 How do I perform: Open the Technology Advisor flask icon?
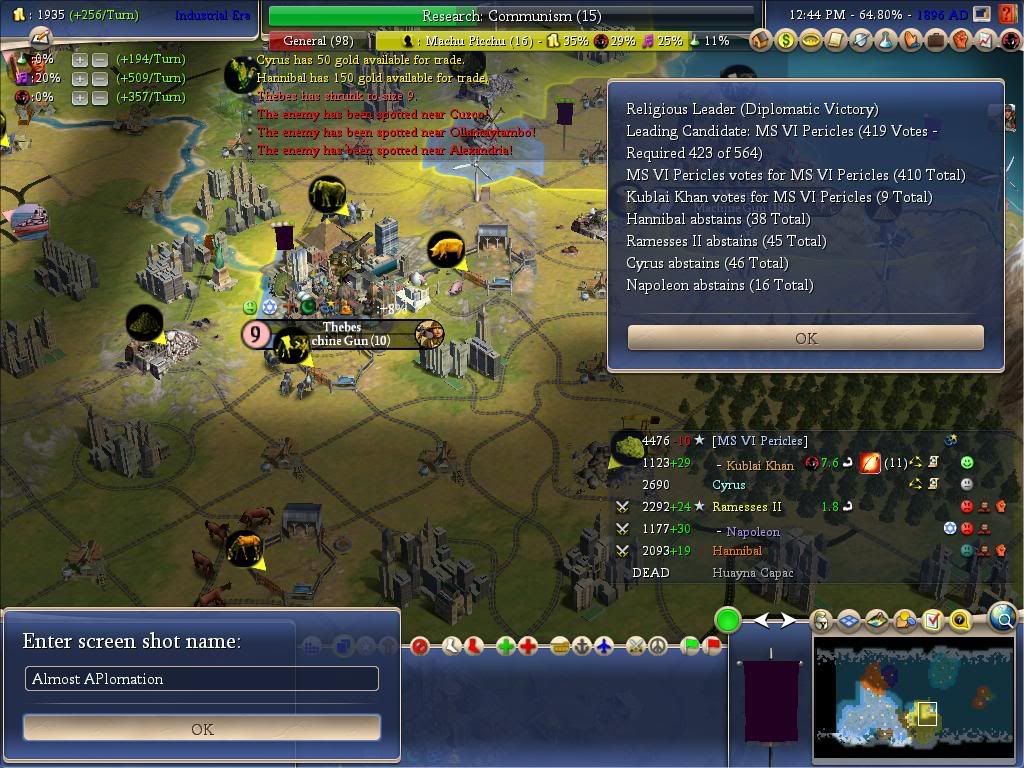[886, 41]
